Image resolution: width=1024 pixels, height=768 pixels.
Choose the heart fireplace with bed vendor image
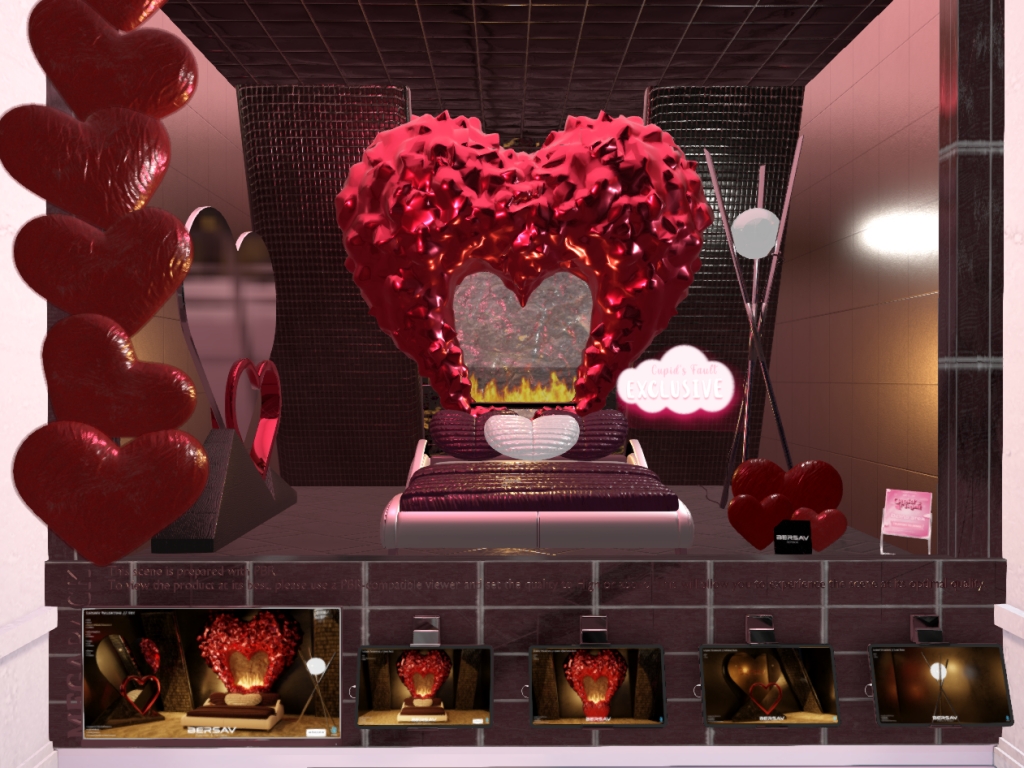tap(424, 685)
